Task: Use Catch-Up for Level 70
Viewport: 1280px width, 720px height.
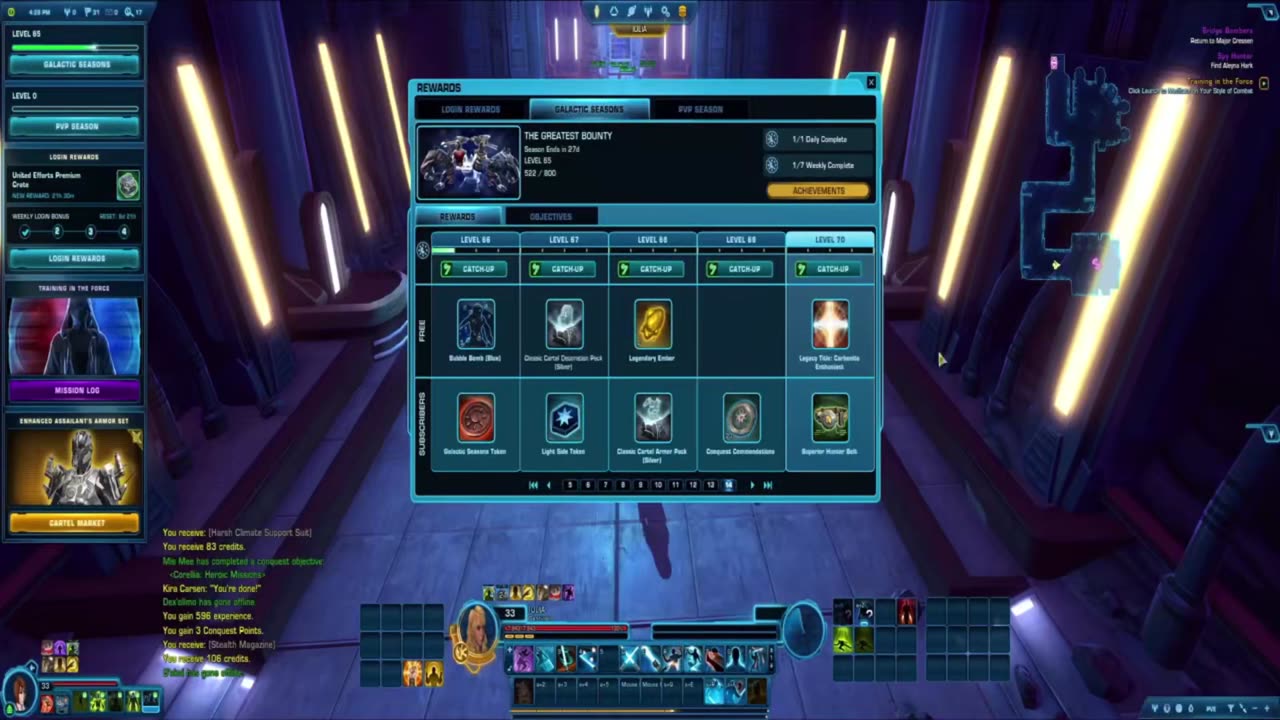Action: point(830,269)
